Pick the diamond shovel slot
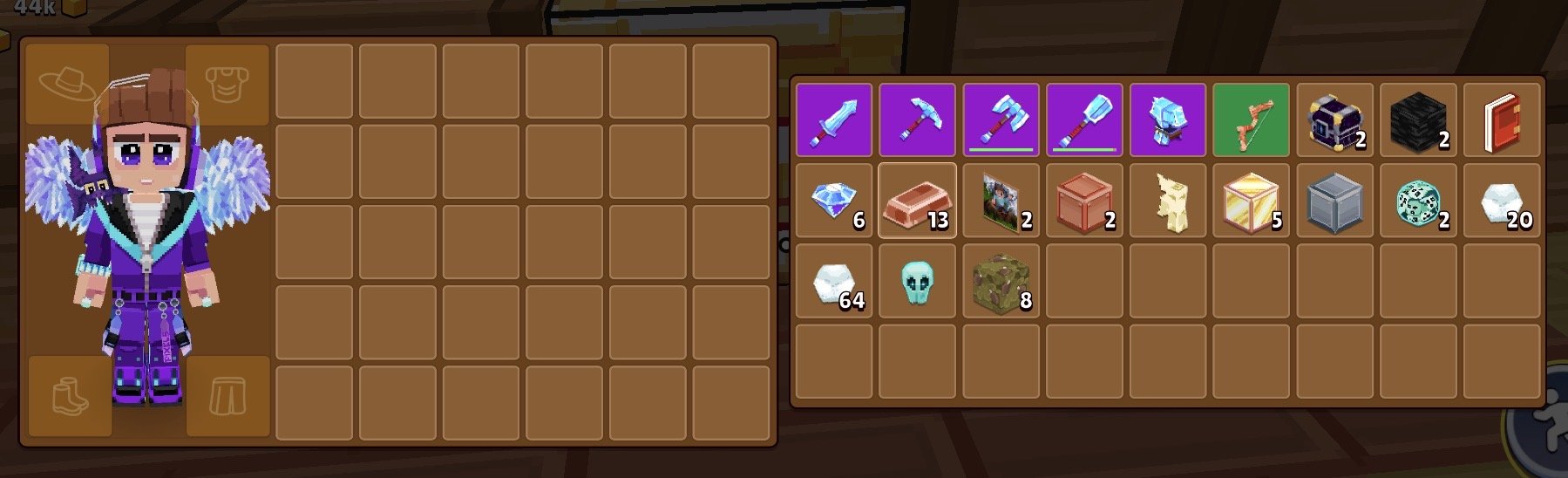This screenshot has width=1568, height=478. click(1084, 120)
